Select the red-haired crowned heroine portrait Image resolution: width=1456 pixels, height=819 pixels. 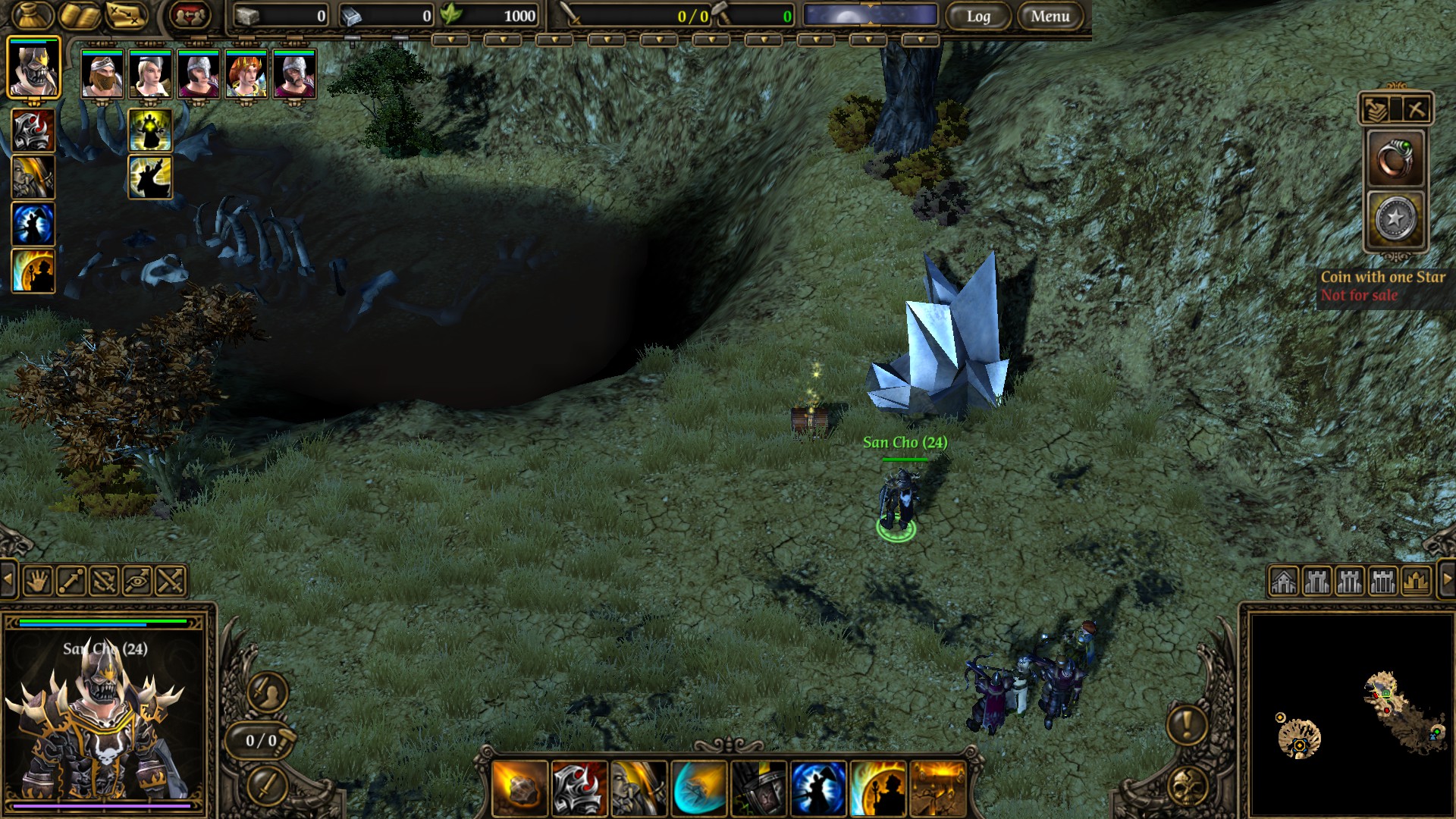[x=246, y=74]
